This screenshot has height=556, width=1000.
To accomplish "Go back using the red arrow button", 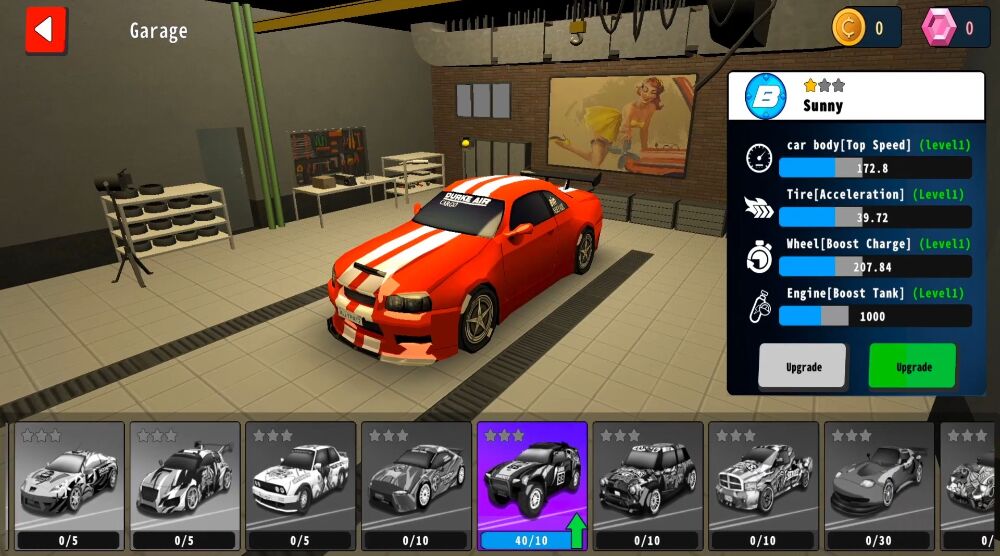I will [x=45, y=29].
